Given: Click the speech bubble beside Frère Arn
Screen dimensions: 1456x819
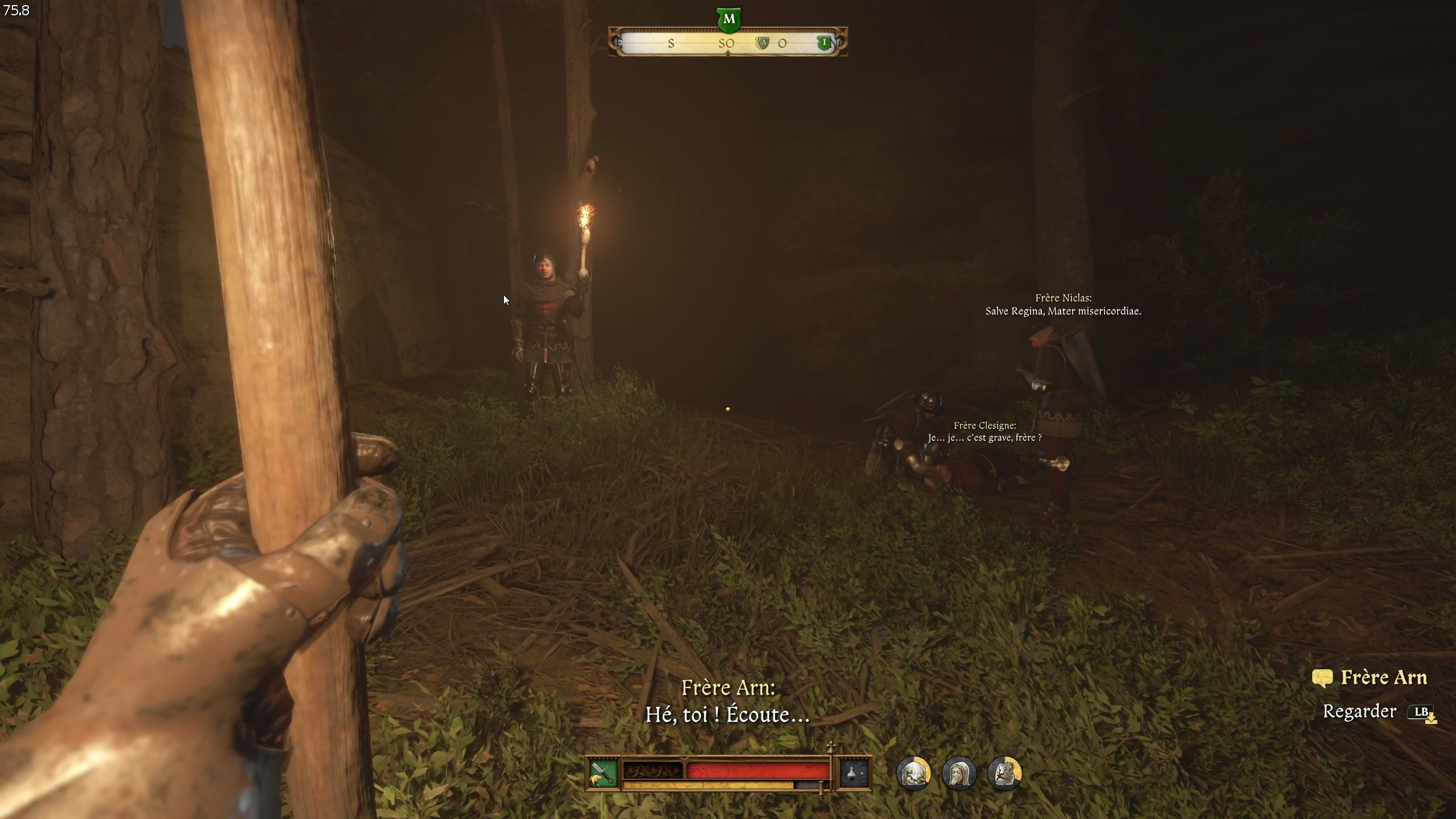Looking at the screenshot, I should [x=1322, y=678].
